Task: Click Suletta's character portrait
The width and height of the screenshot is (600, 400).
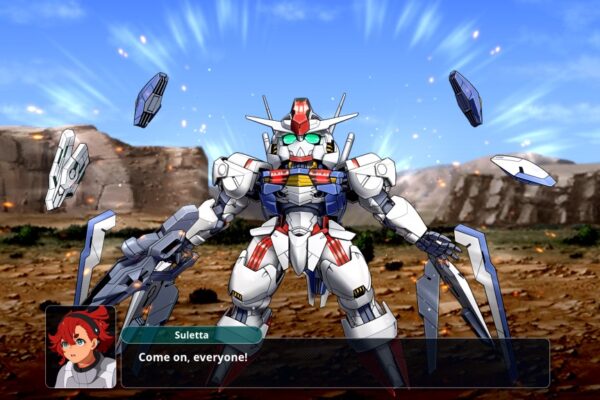Action: pyautogui.click(x=80, y=347)
